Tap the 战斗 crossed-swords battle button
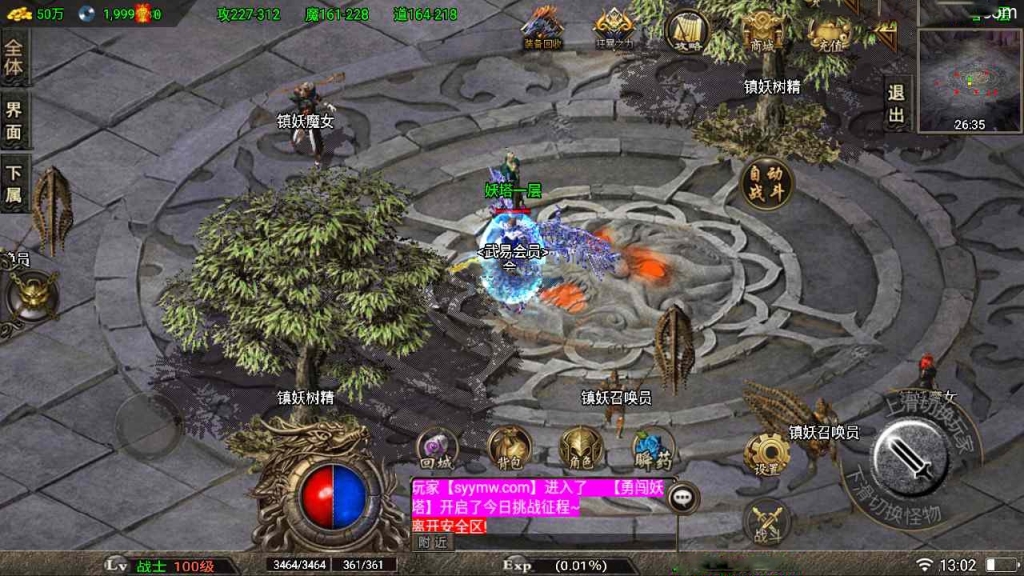 tap(768, 522)
